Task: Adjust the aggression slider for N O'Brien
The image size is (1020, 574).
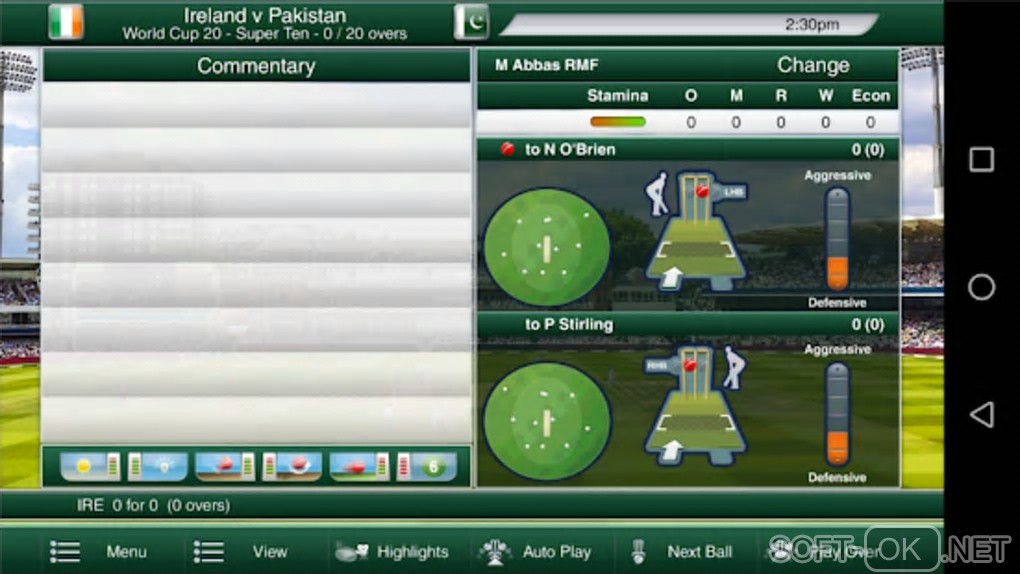Action: tap(837, 239)
